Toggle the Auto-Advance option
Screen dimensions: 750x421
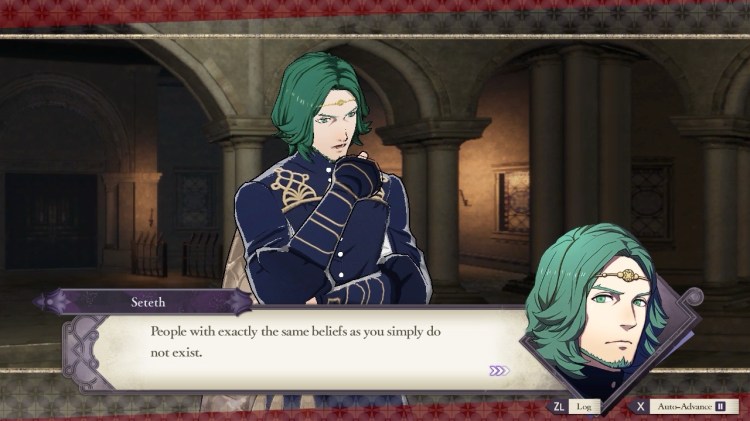coord(692,407)
